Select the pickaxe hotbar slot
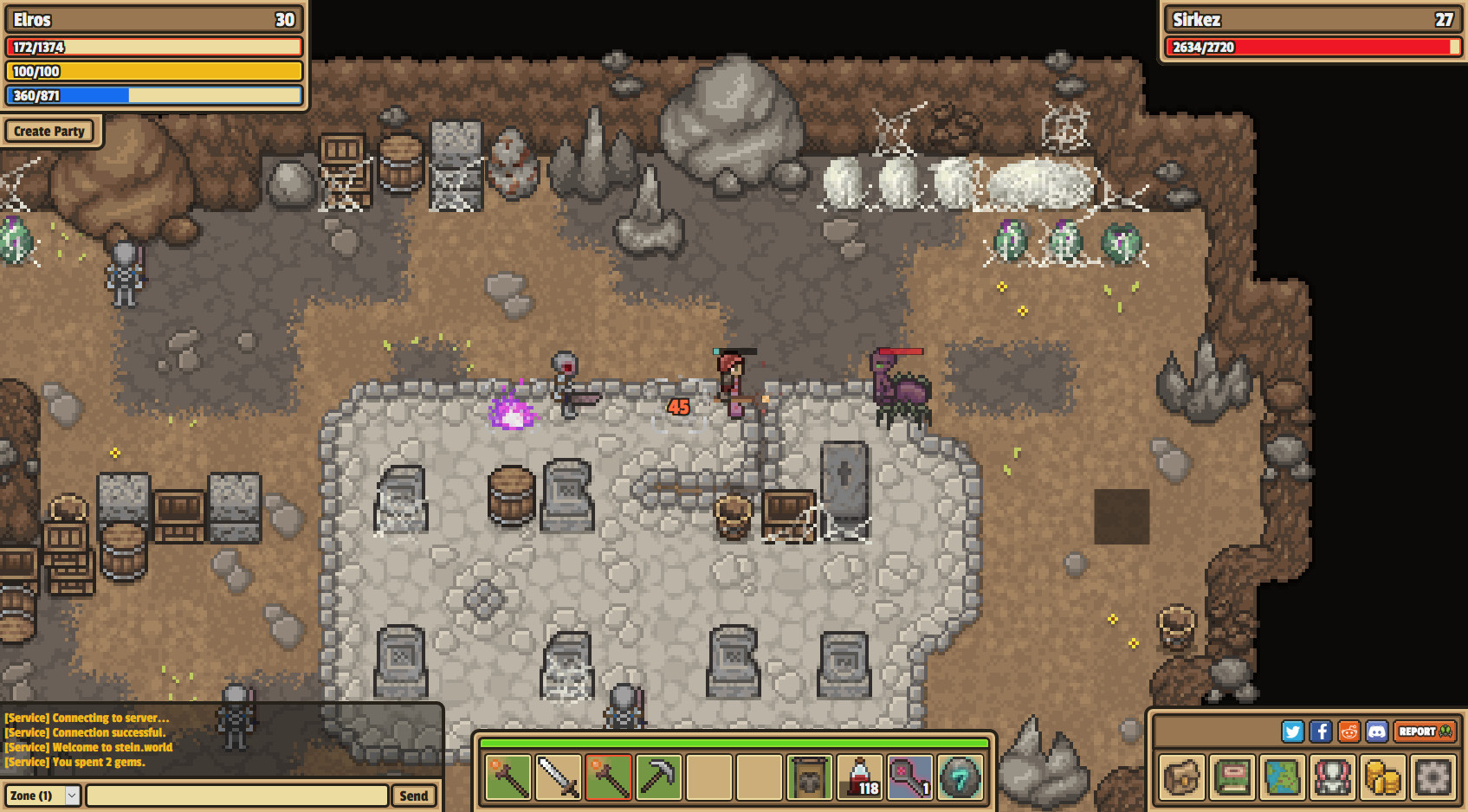 pyautogui.click(x=659, y=777)
